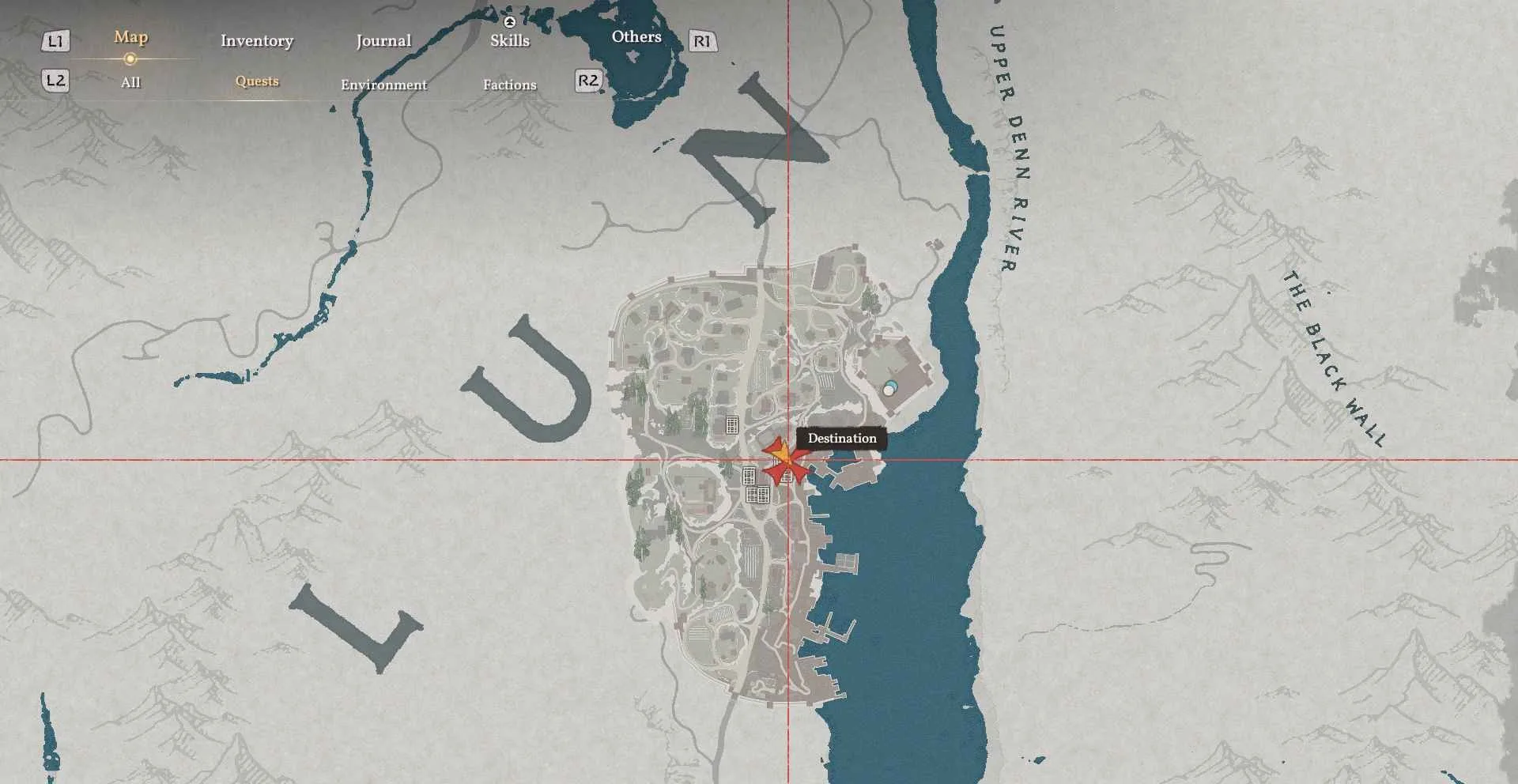The width and height of the screenshot is (1518, 784).
Task: Switch to the Inventory tab
Action: coord(257,40)
